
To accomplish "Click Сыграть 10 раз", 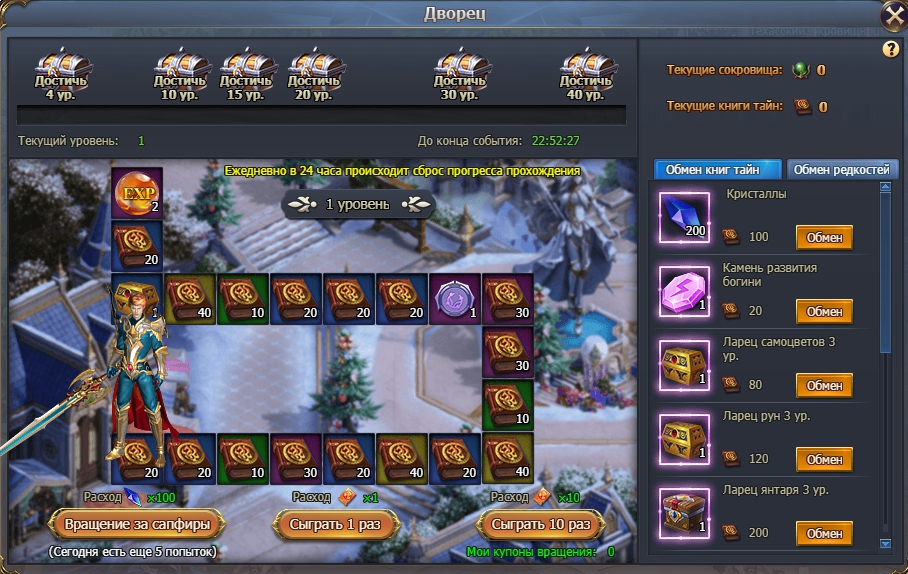I will click(542, 524).
